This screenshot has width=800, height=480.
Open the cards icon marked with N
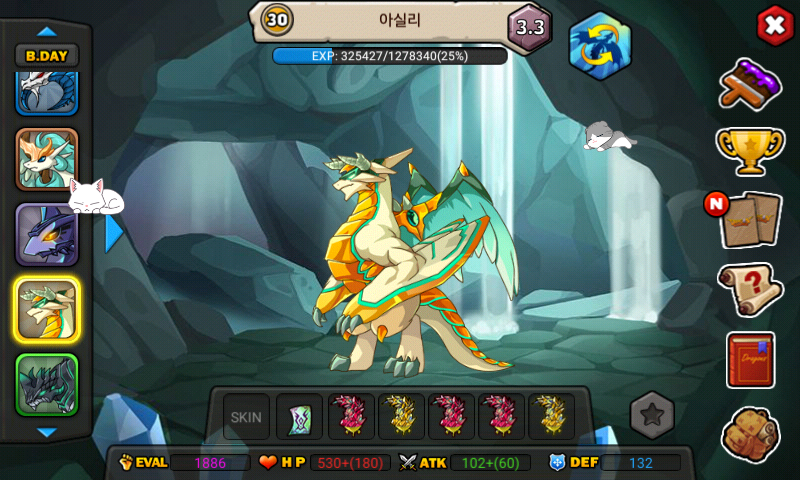[x=751, y=219]
